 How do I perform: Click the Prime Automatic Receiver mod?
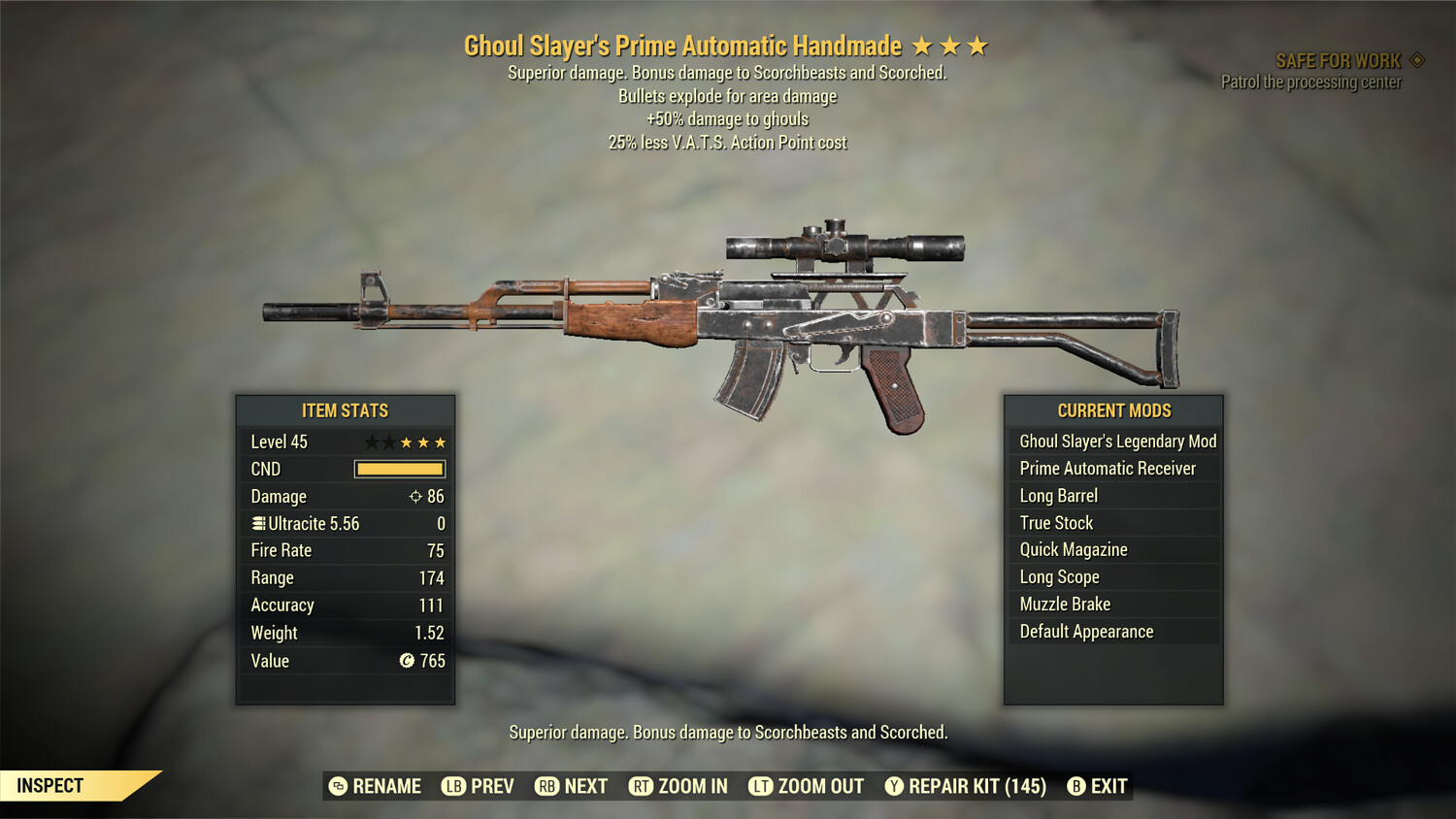pos(1107,468)
